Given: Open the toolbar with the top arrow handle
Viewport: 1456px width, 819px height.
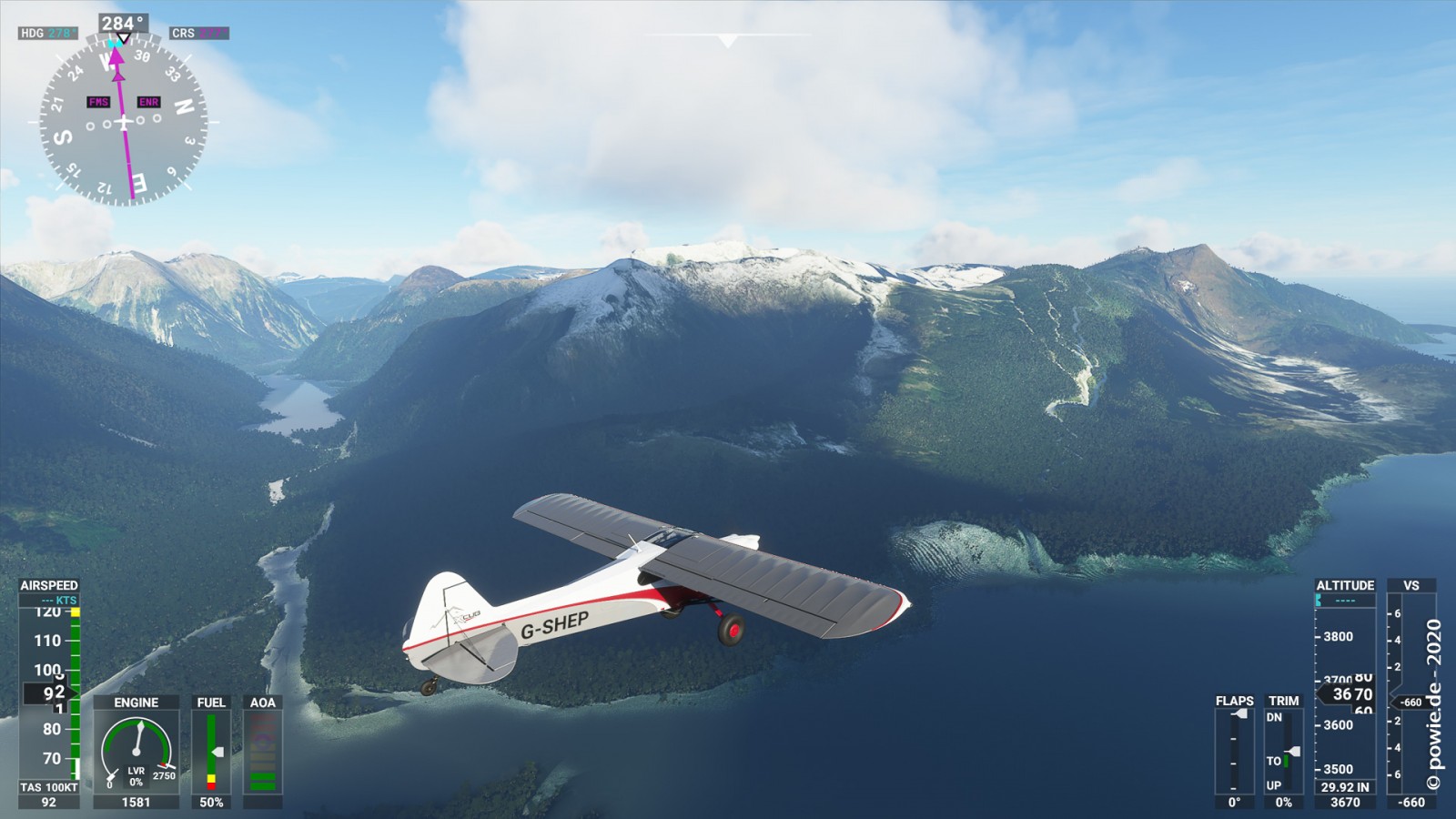Looking at the screenshot, I should click(727, 41).
